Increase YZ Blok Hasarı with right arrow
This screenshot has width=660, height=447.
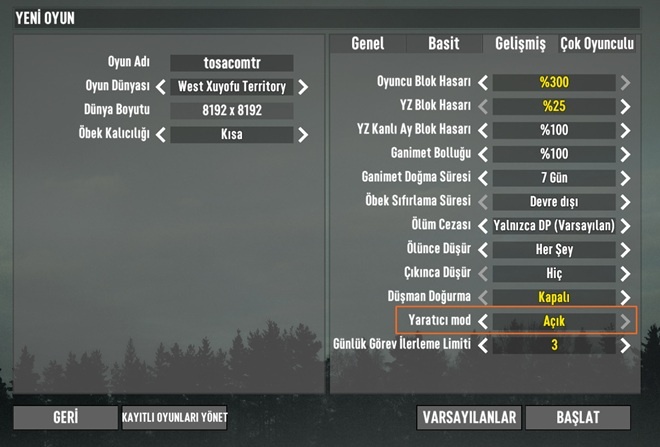point(625,106)
